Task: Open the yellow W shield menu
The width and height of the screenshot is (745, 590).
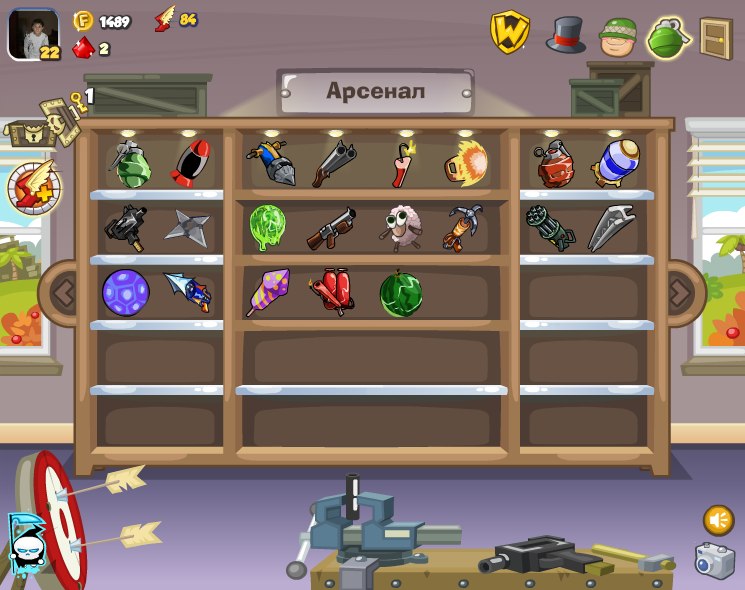Action: [x=509, y=32]
